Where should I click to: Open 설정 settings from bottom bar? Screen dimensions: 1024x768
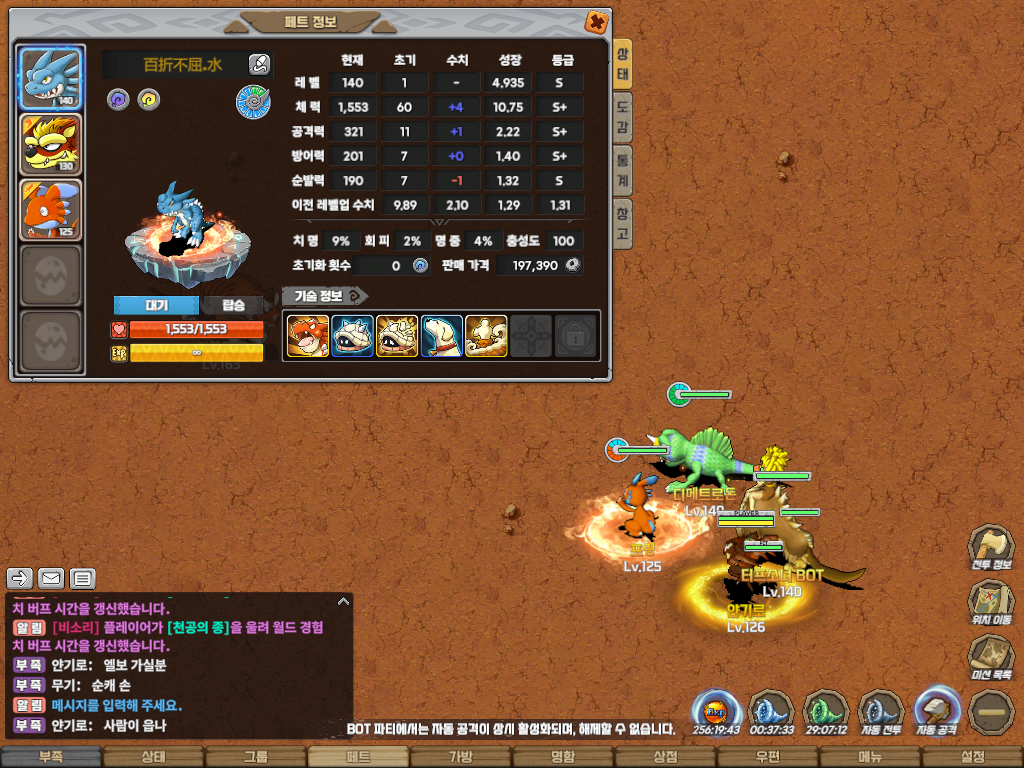(x=972, y=757)
